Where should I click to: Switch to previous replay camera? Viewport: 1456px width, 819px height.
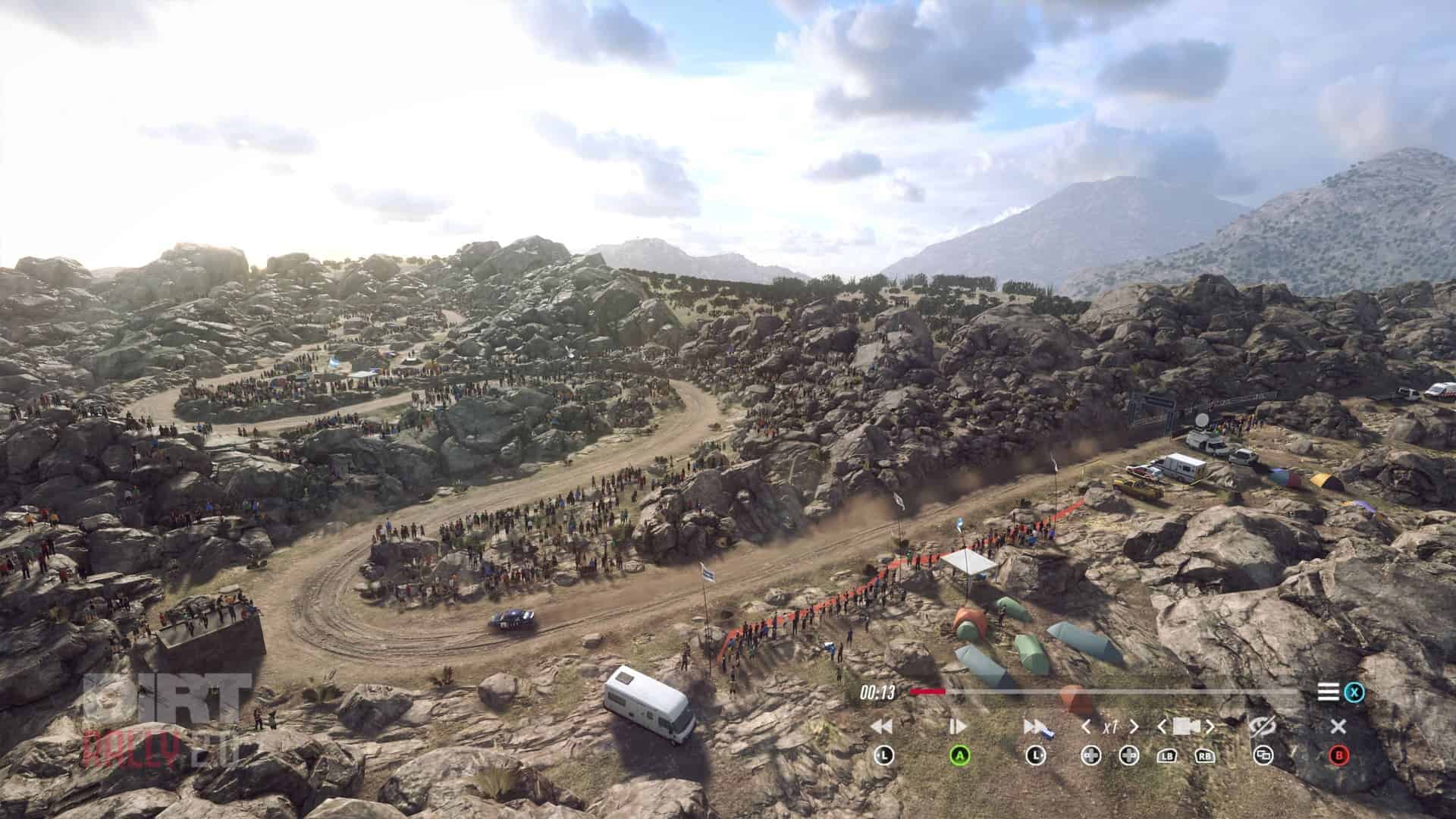pos(1163,727)
